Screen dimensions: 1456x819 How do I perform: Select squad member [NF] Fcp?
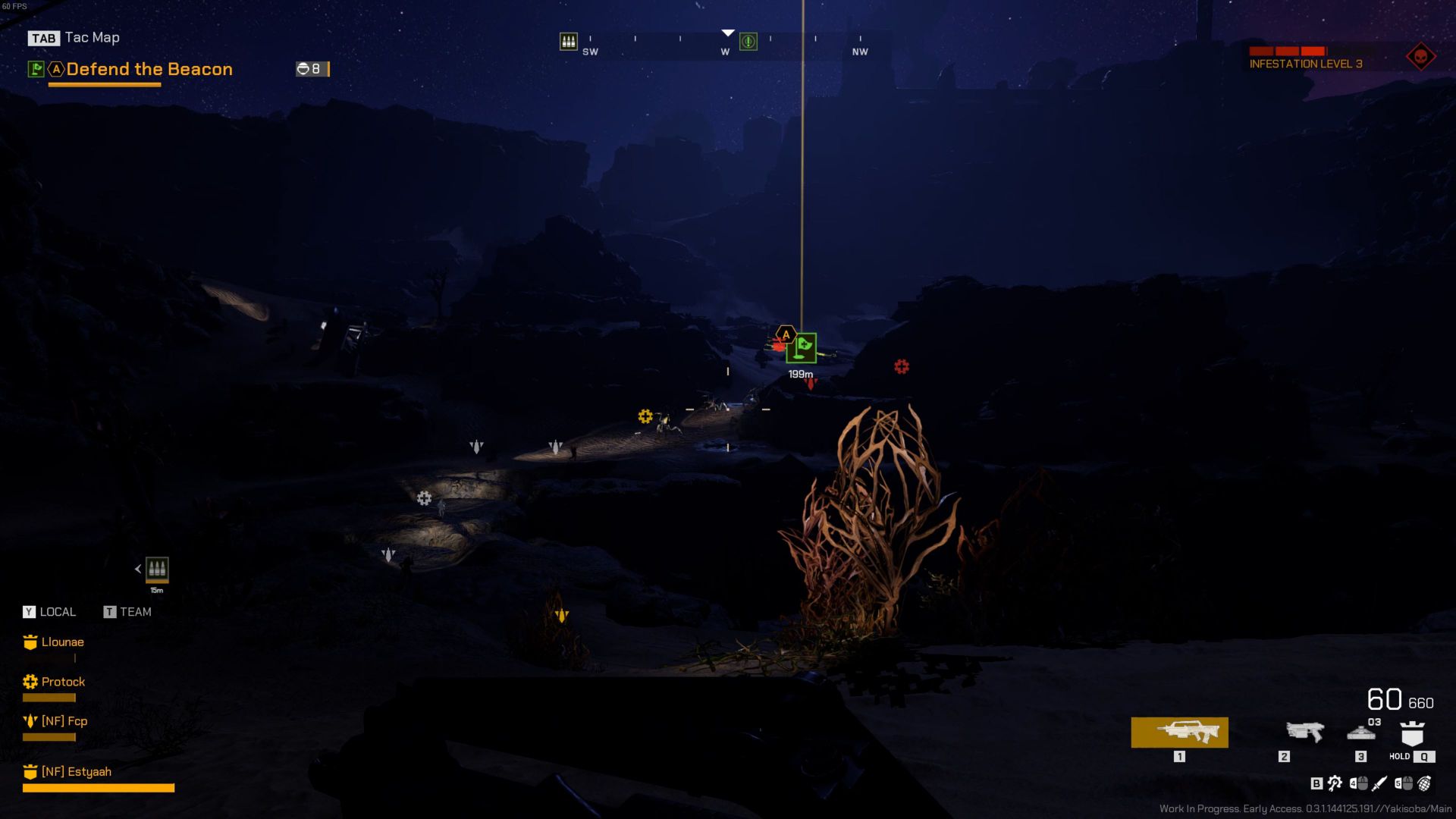[x=64, y=721]
